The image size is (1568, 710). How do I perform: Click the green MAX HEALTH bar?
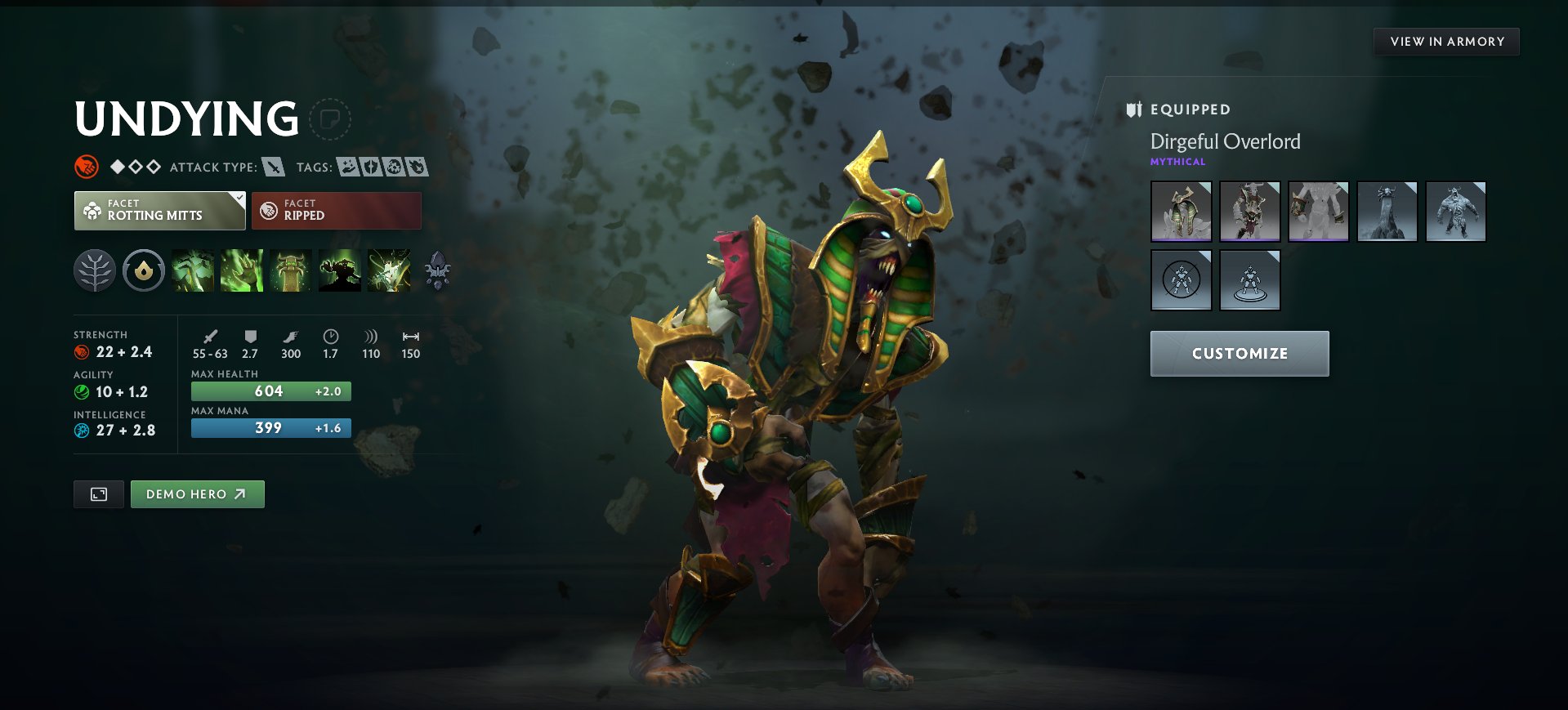[270, 391]
